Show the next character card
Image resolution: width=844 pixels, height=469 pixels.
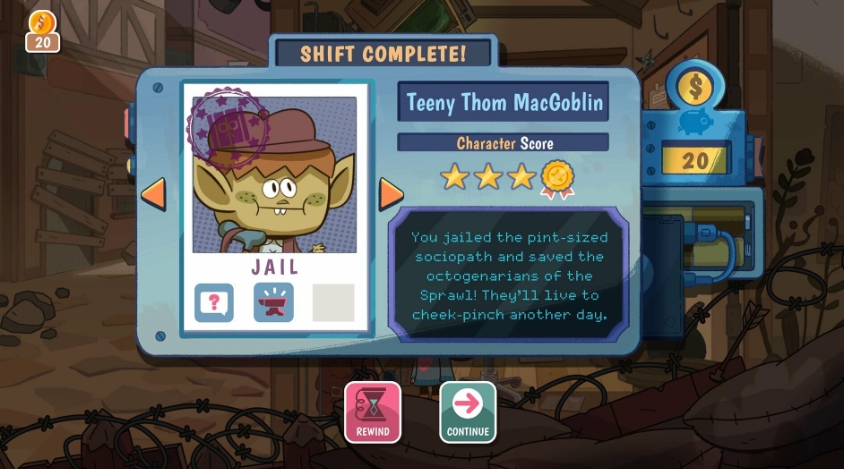391,193
